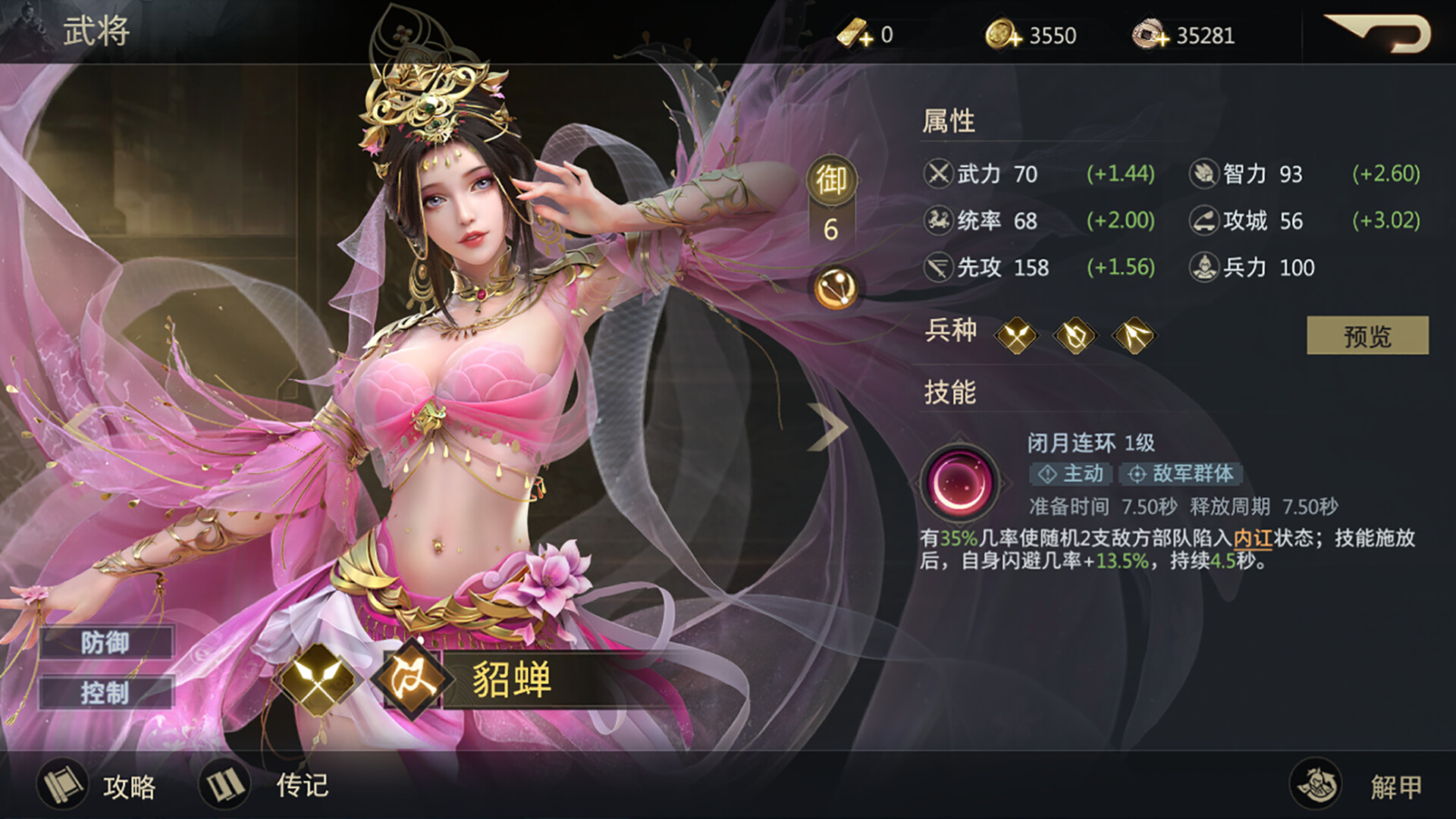The image size is (1456, 819).
Task: Click the crossed-swords 武力 attribute icon
Action: tap(938, 174)
